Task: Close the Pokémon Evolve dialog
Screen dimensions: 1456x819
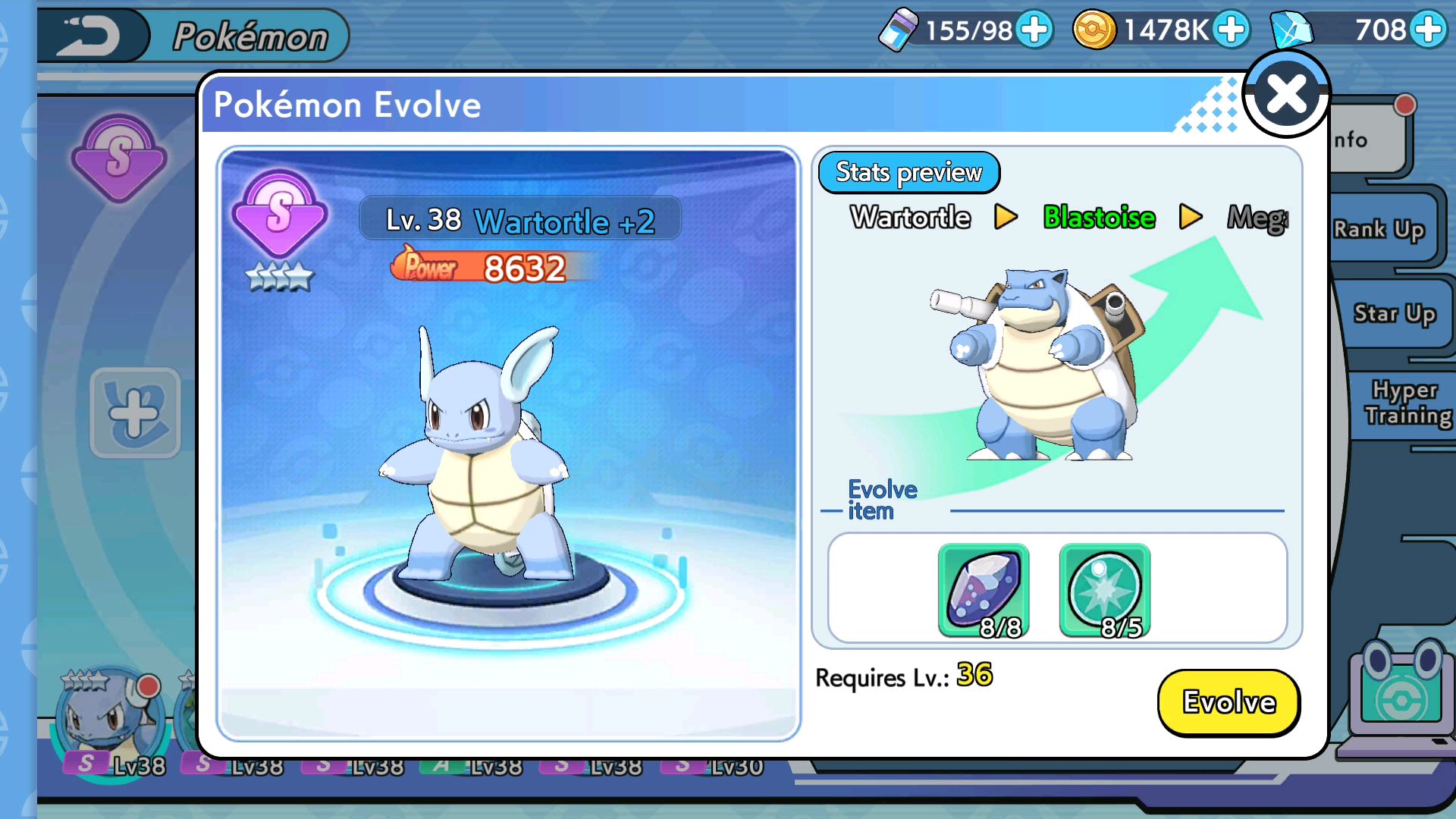Action: [x=1286, y=95]
